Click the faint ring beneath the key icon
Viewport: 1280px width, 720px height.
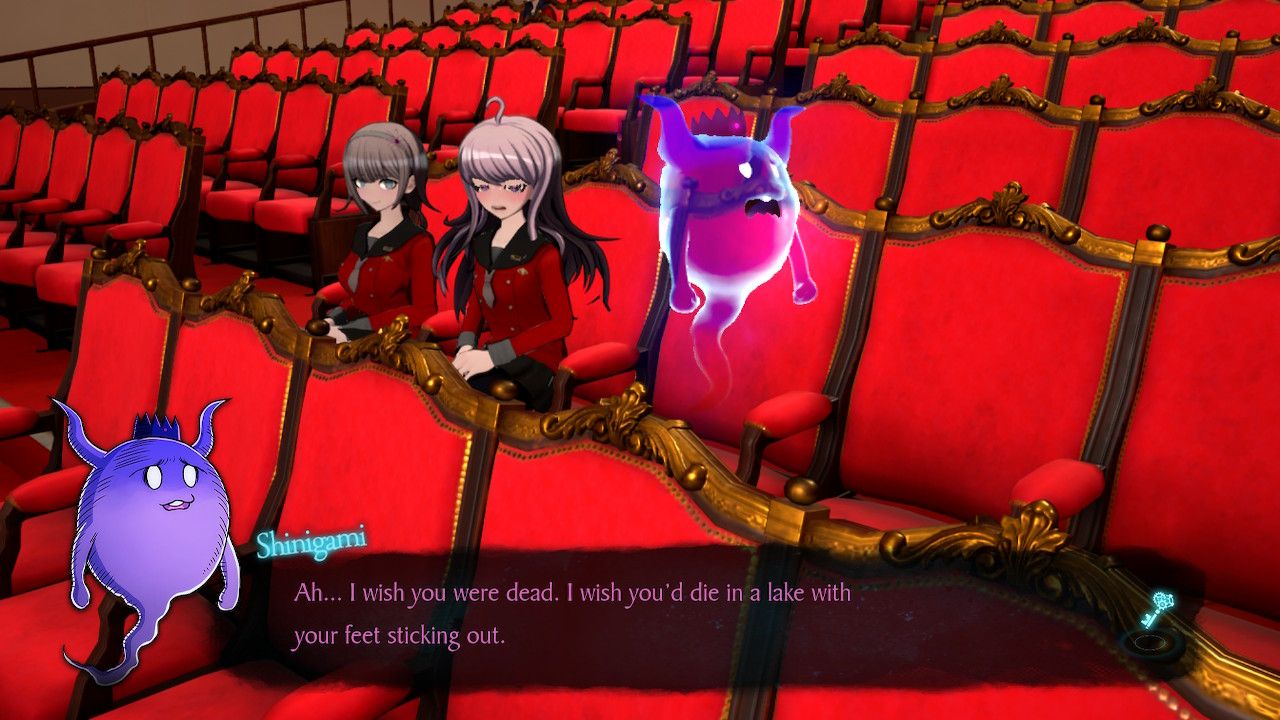coord(1150,644)
